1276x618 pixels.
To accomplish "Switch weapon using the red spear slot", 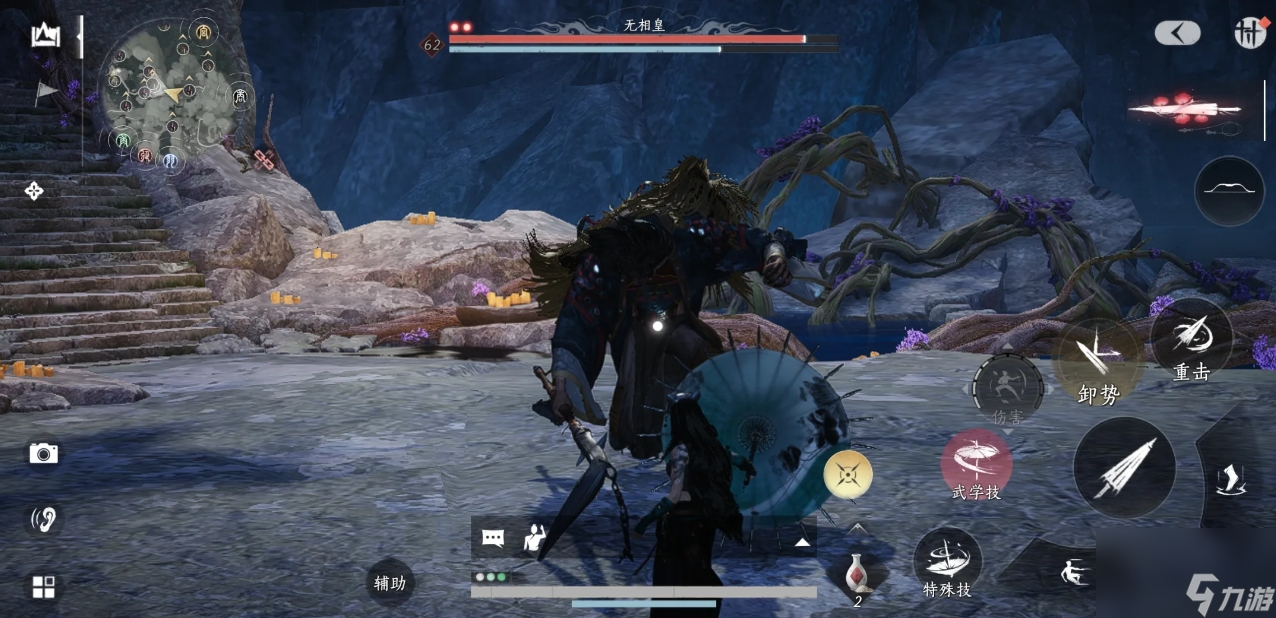I will click(x=1185, y=110).
